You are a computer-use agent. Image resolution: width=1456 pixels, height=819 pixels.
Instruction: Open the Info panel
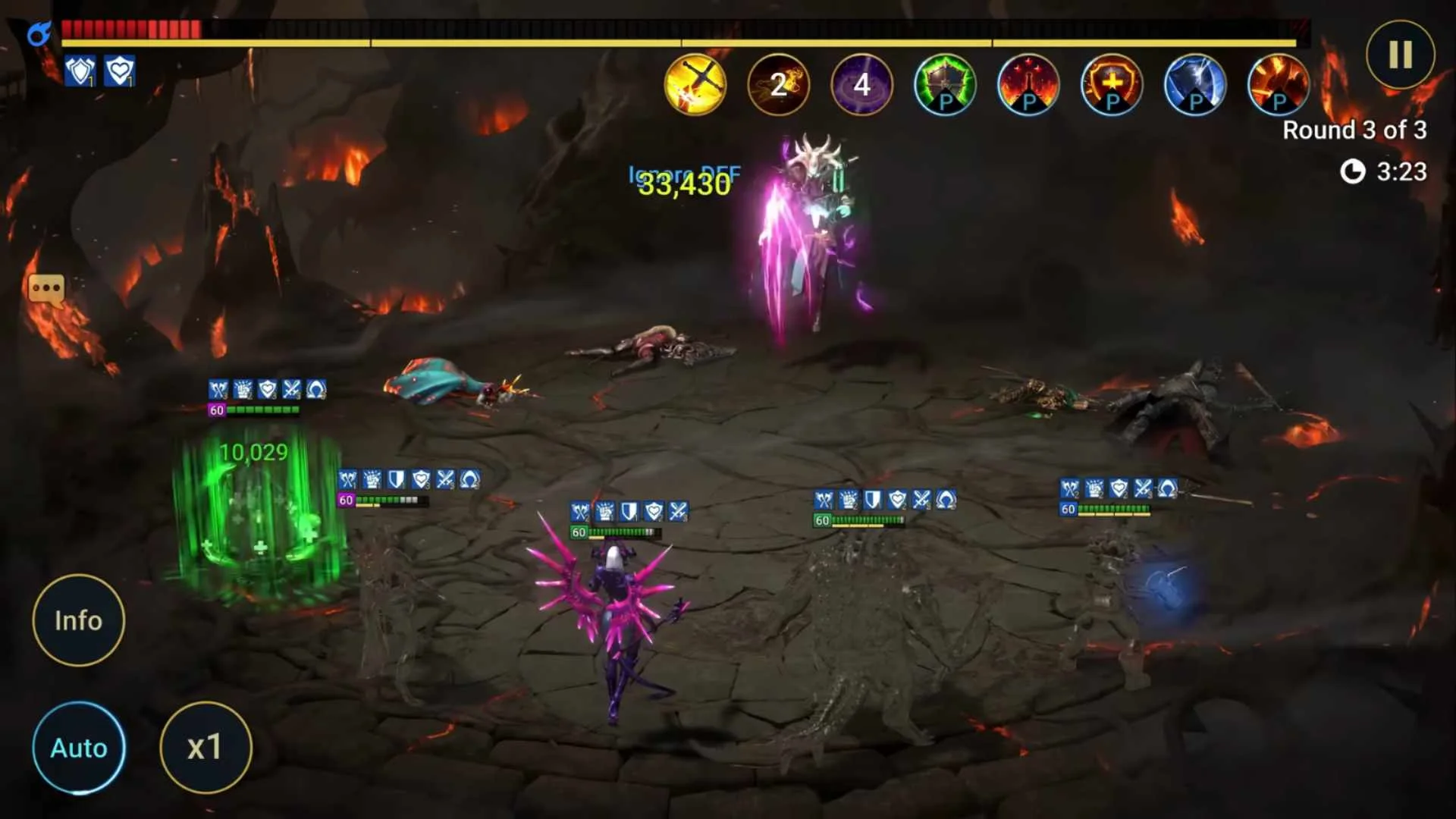[x=78, y=620]
